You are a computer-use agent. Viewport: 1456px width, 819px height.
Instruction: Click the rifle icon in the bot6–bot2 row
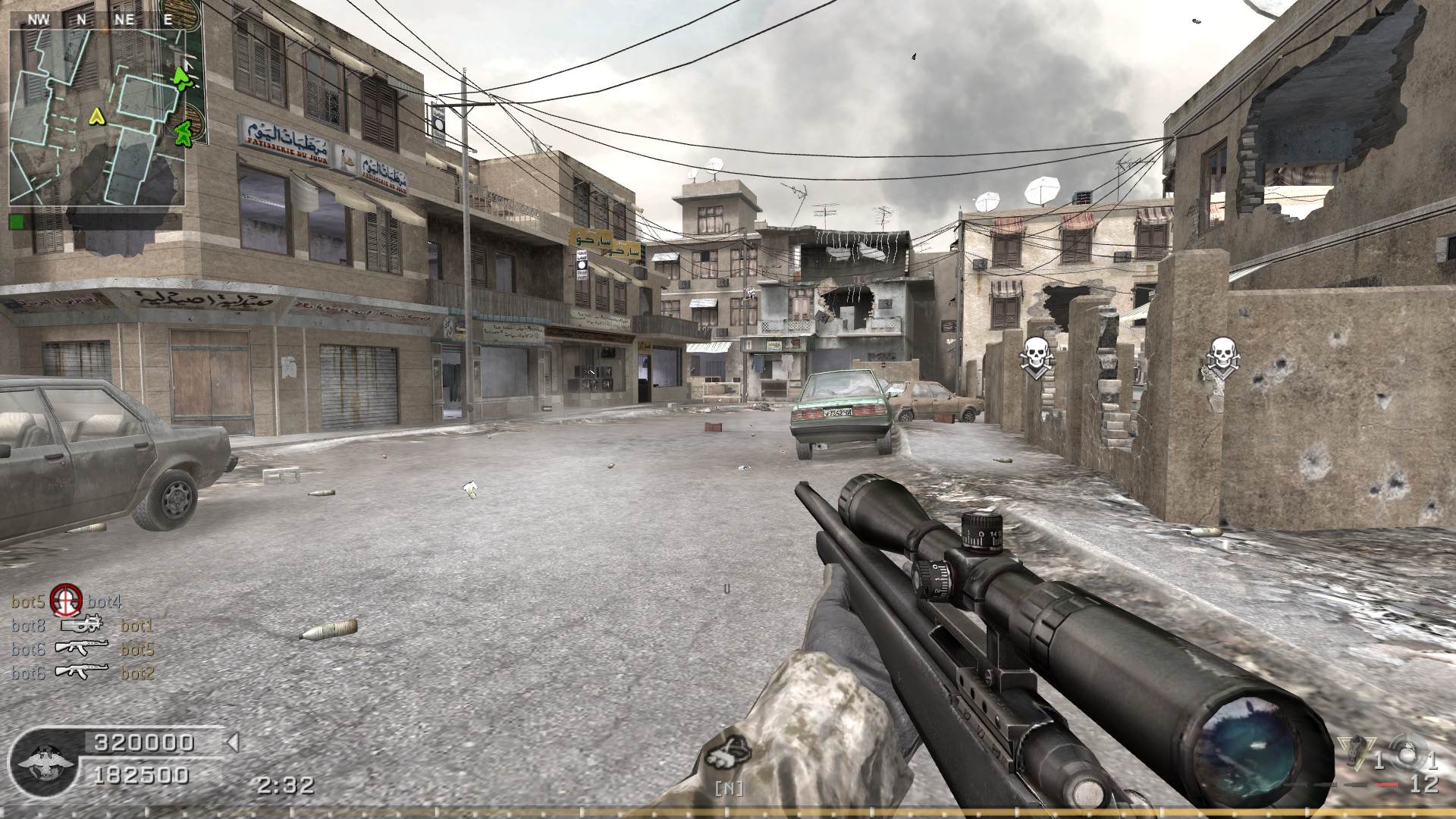[x=82, y=673]
